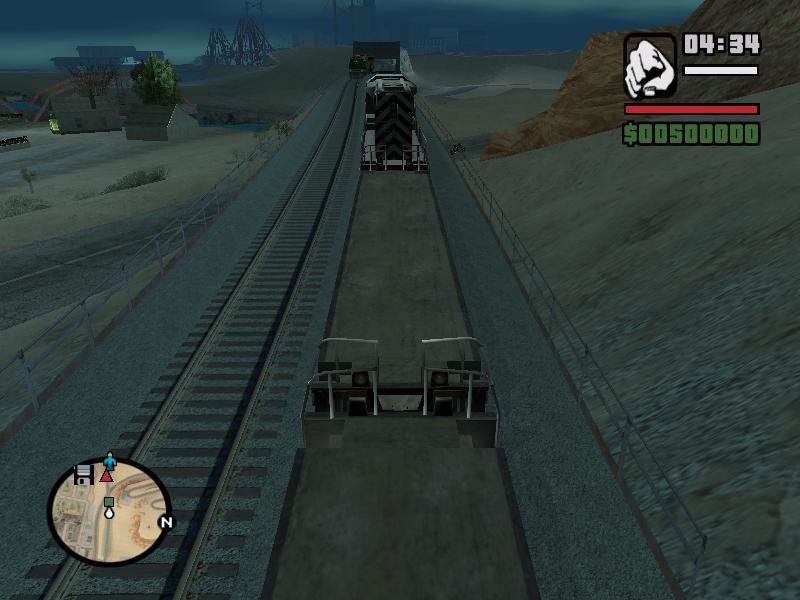Click the green square minimap marker
The width and height of the screenshot is (800, 600).
click(x=108, y=502)
